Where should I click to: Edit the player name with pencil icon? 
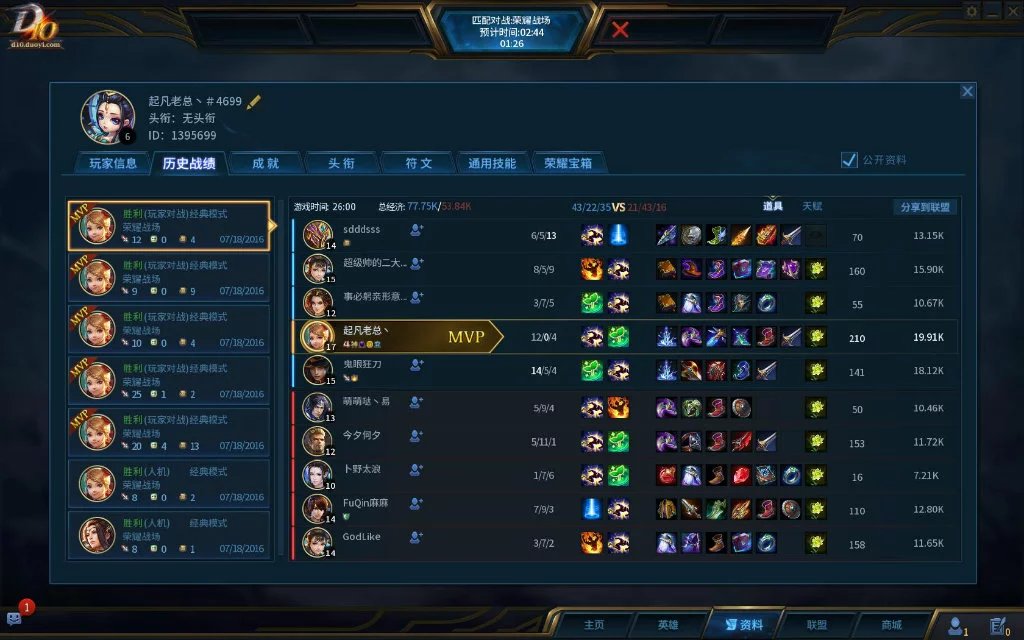point(254,101)
